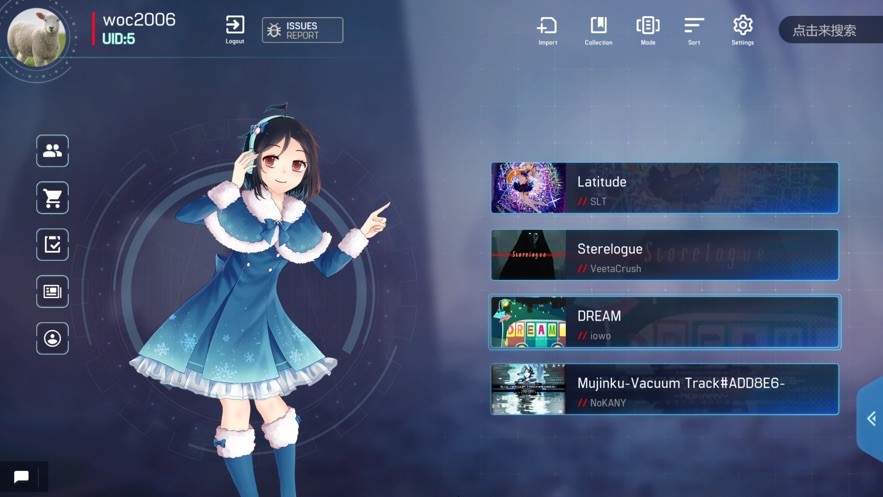Screen dimensions: 883x497
Task: Open the shopping cart store
Action: tap(53, 198)
